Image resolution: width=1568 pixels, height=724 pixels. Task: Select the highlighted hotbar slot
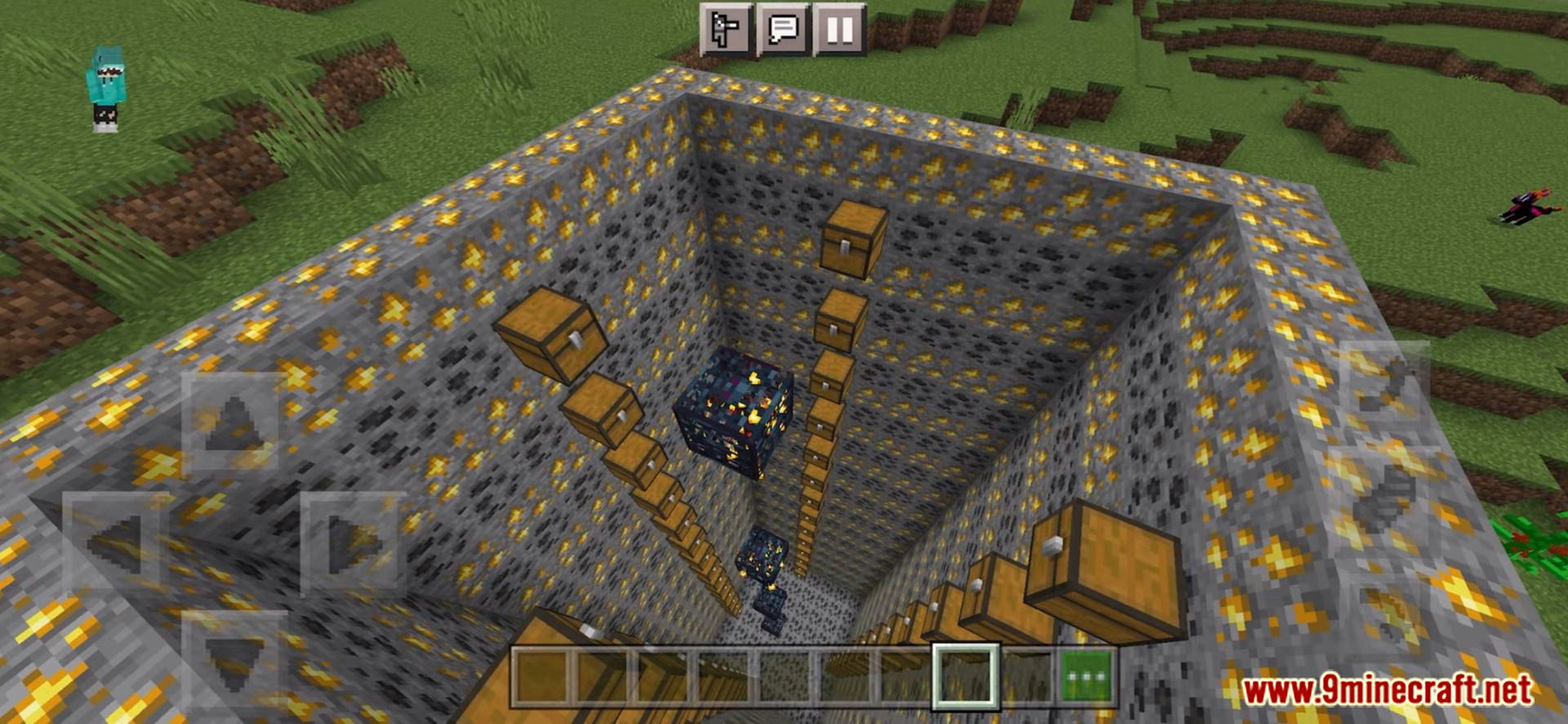(x=966, y=676)
